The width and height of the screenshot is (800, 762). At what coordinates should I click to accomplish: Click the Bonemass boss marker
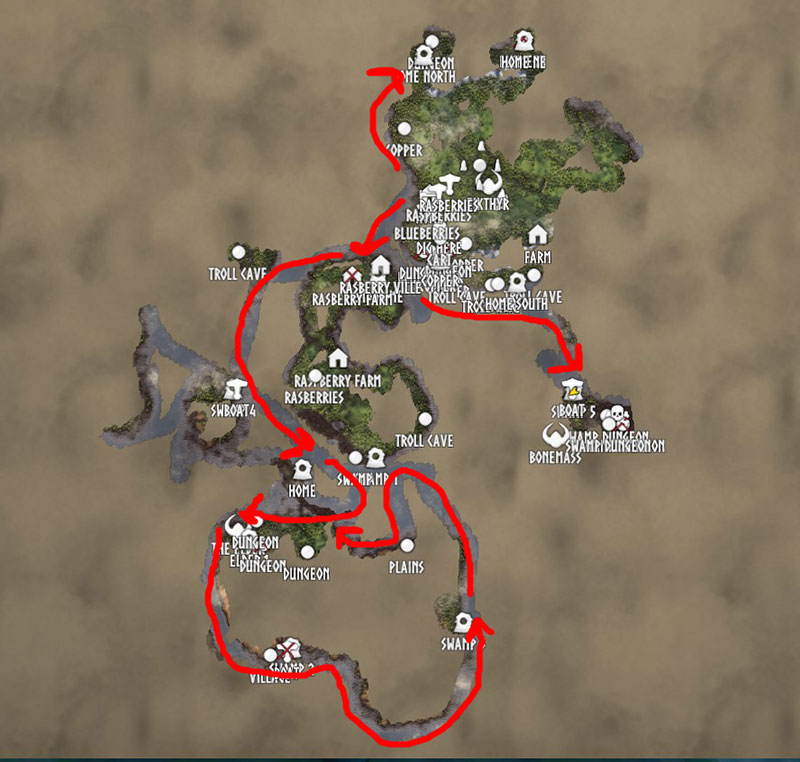pos(553,436)
